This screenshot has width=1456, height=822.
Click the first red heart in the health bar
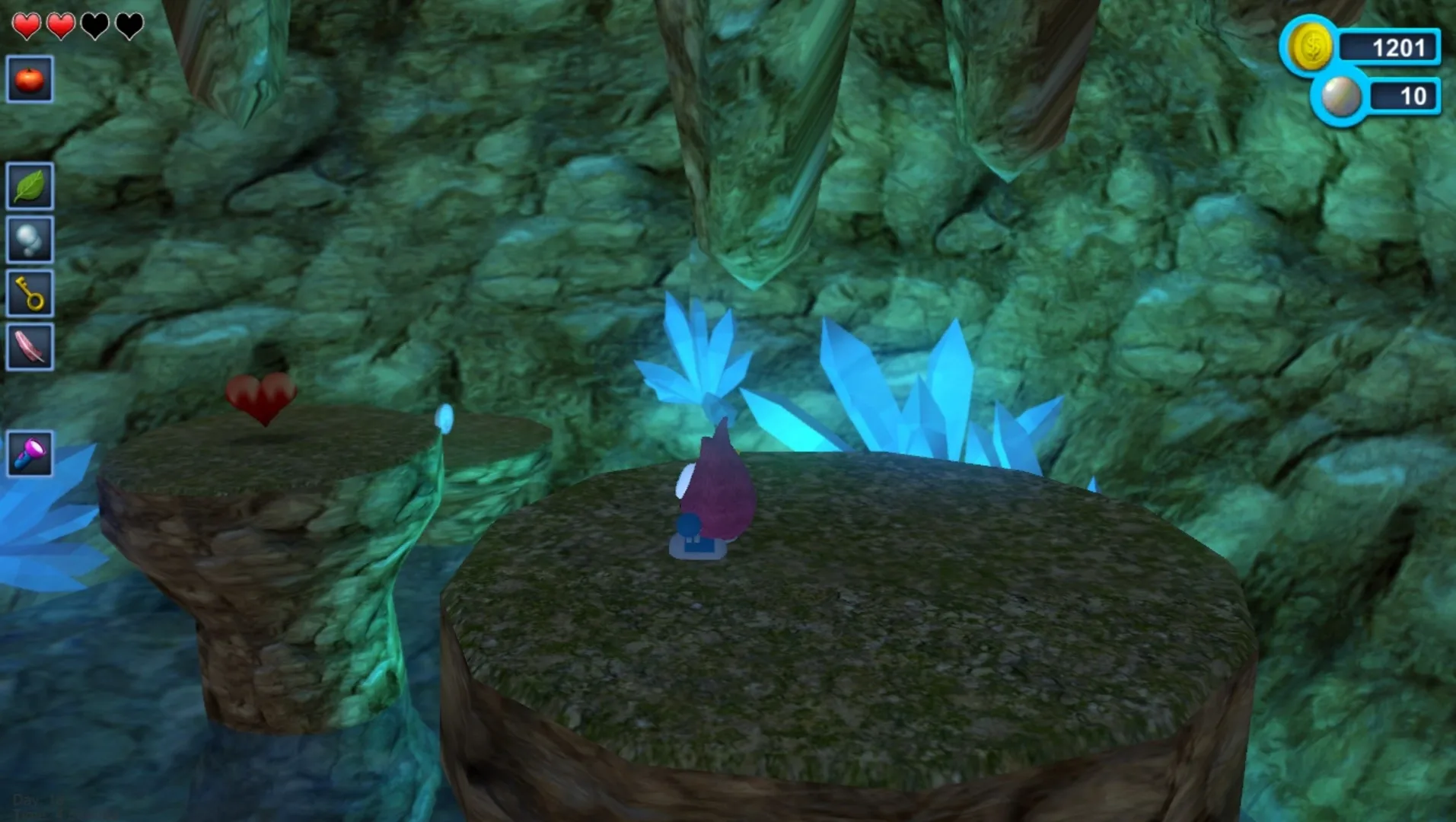click(x=27, y=25)
